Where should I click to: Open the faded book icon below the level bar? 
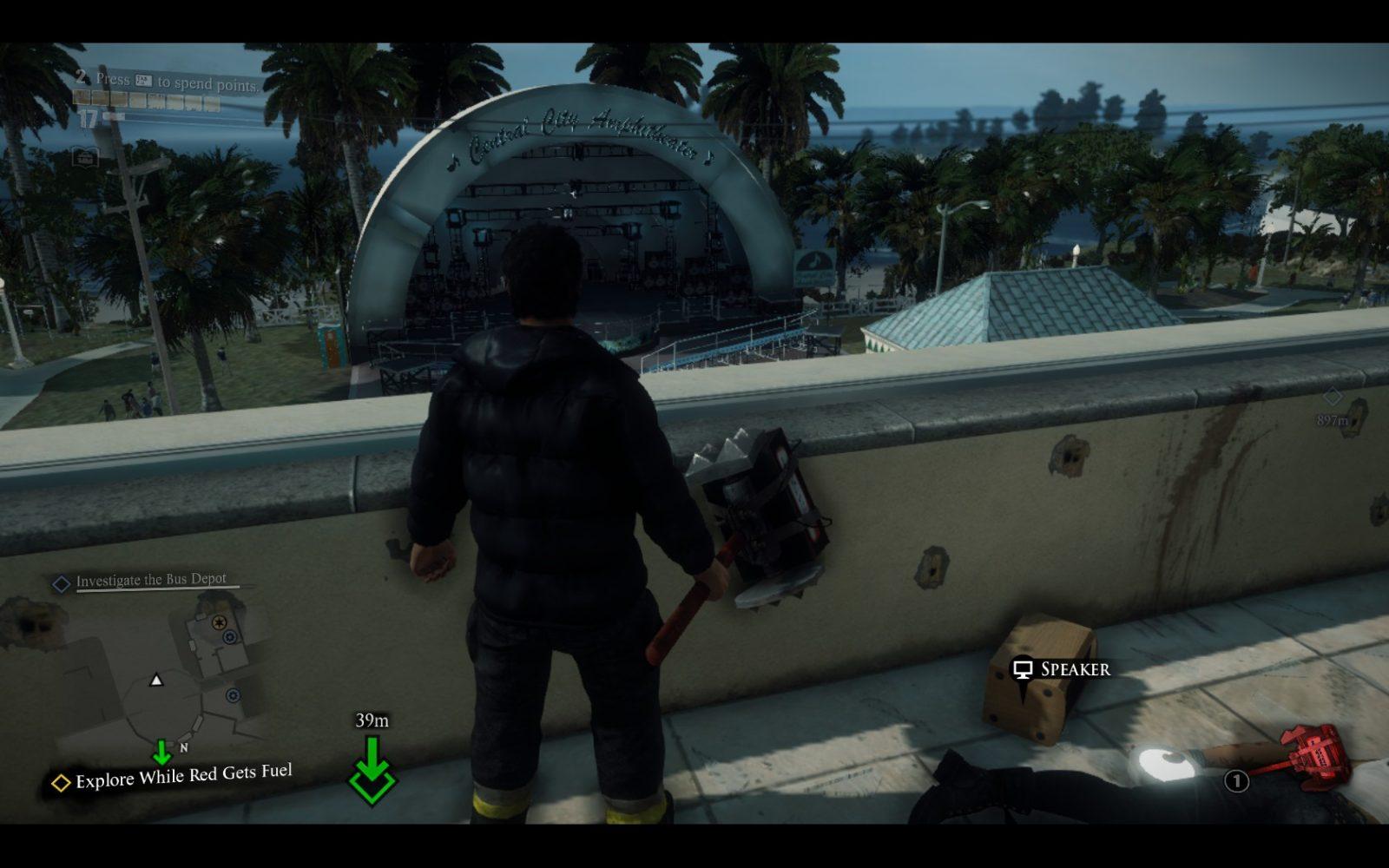click(x=85, y=156)
